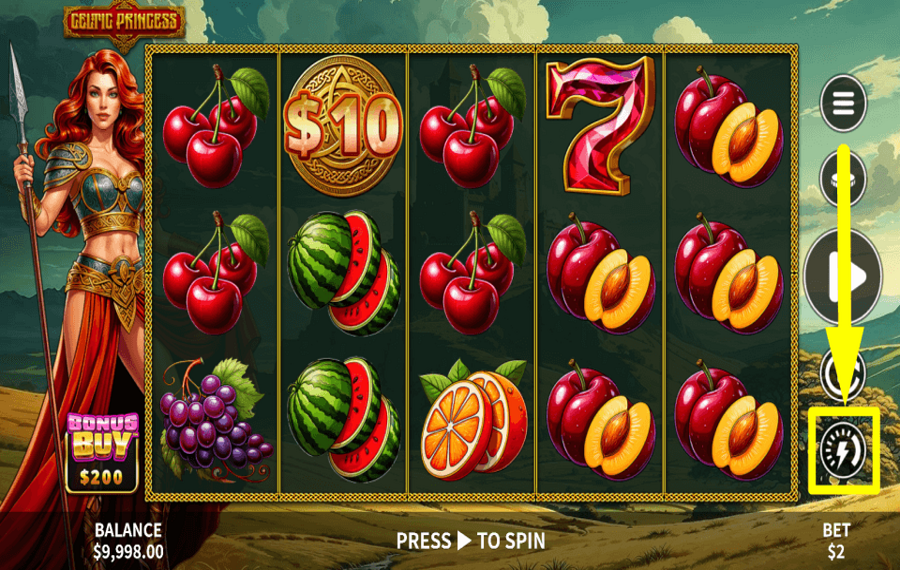
Task: Open the hamburger menu
Action: (843, 103)
